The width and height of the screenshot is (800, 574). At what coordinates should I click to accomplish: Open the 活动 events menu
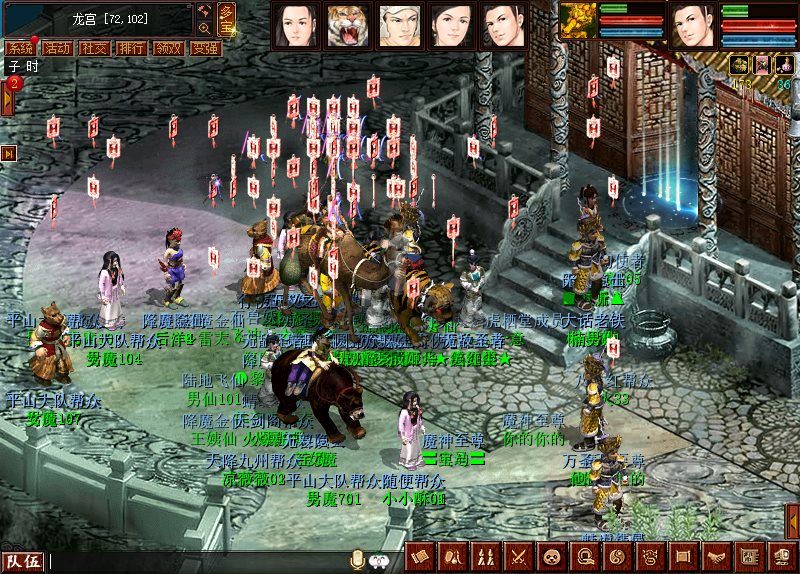coord(58,47)
